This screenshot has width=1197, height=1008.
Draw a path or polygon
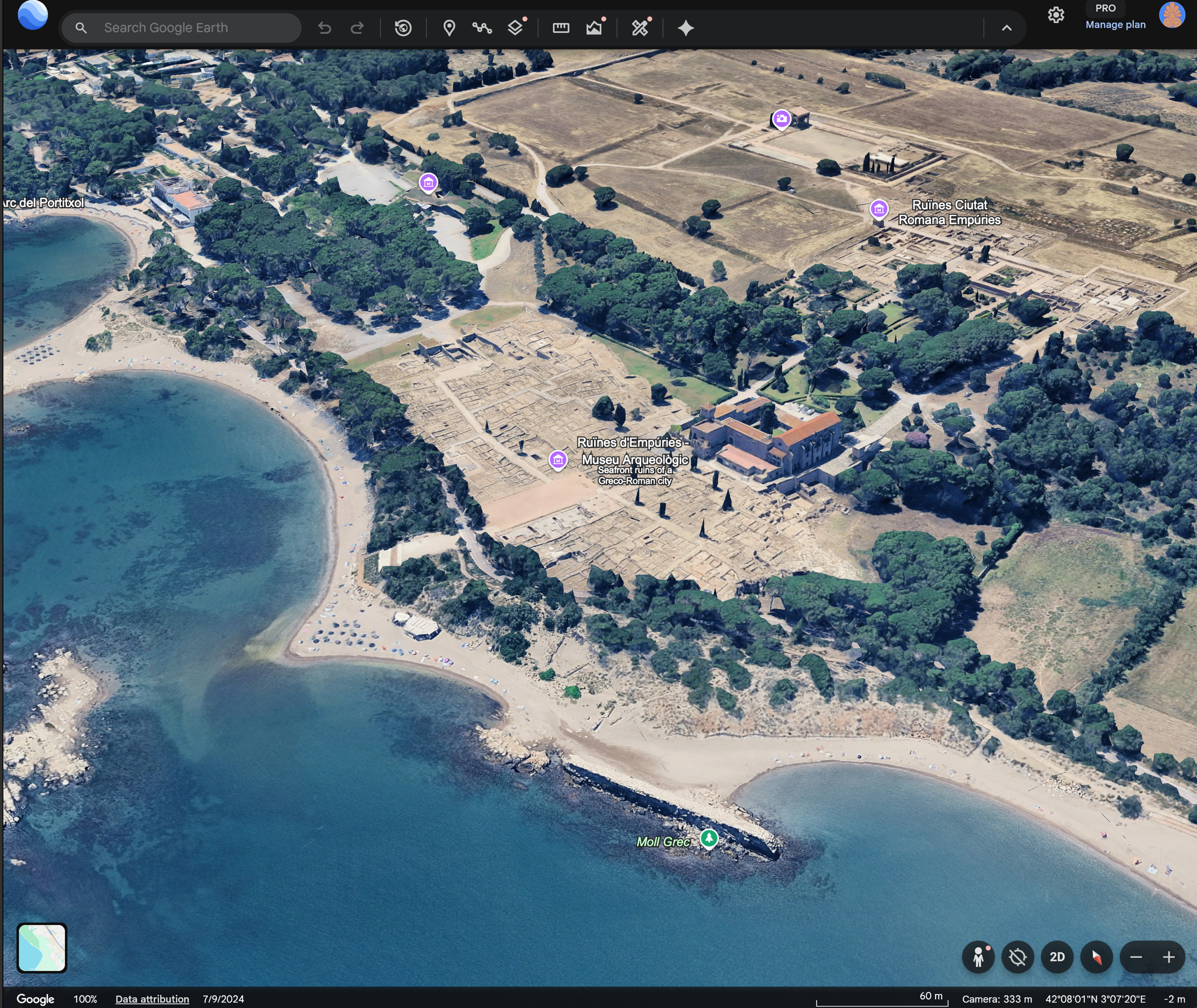[x=482, y=27]
